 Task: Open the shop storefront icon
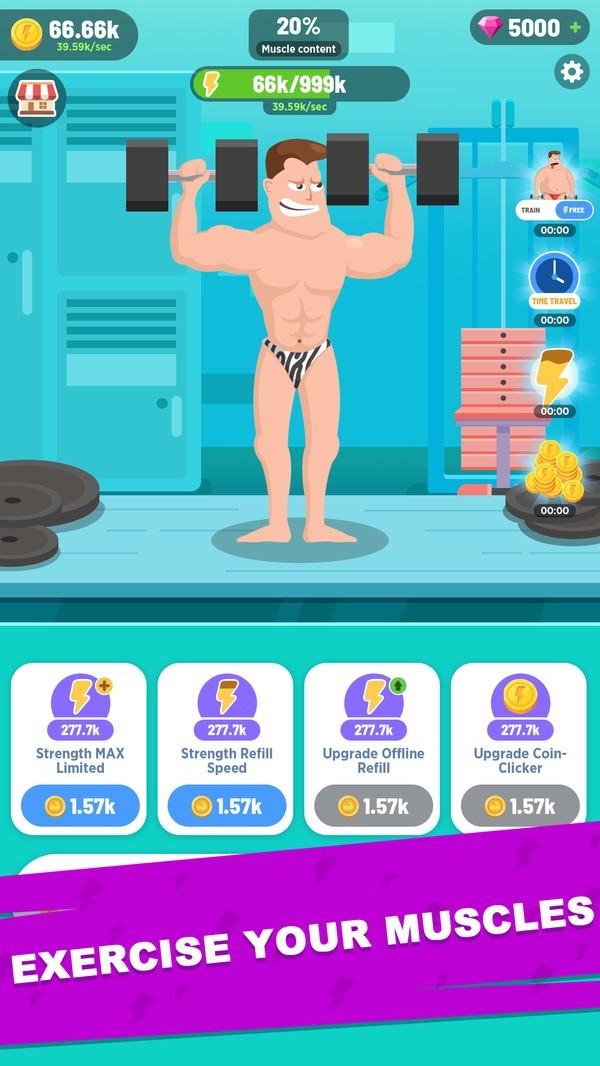[36, 97]
